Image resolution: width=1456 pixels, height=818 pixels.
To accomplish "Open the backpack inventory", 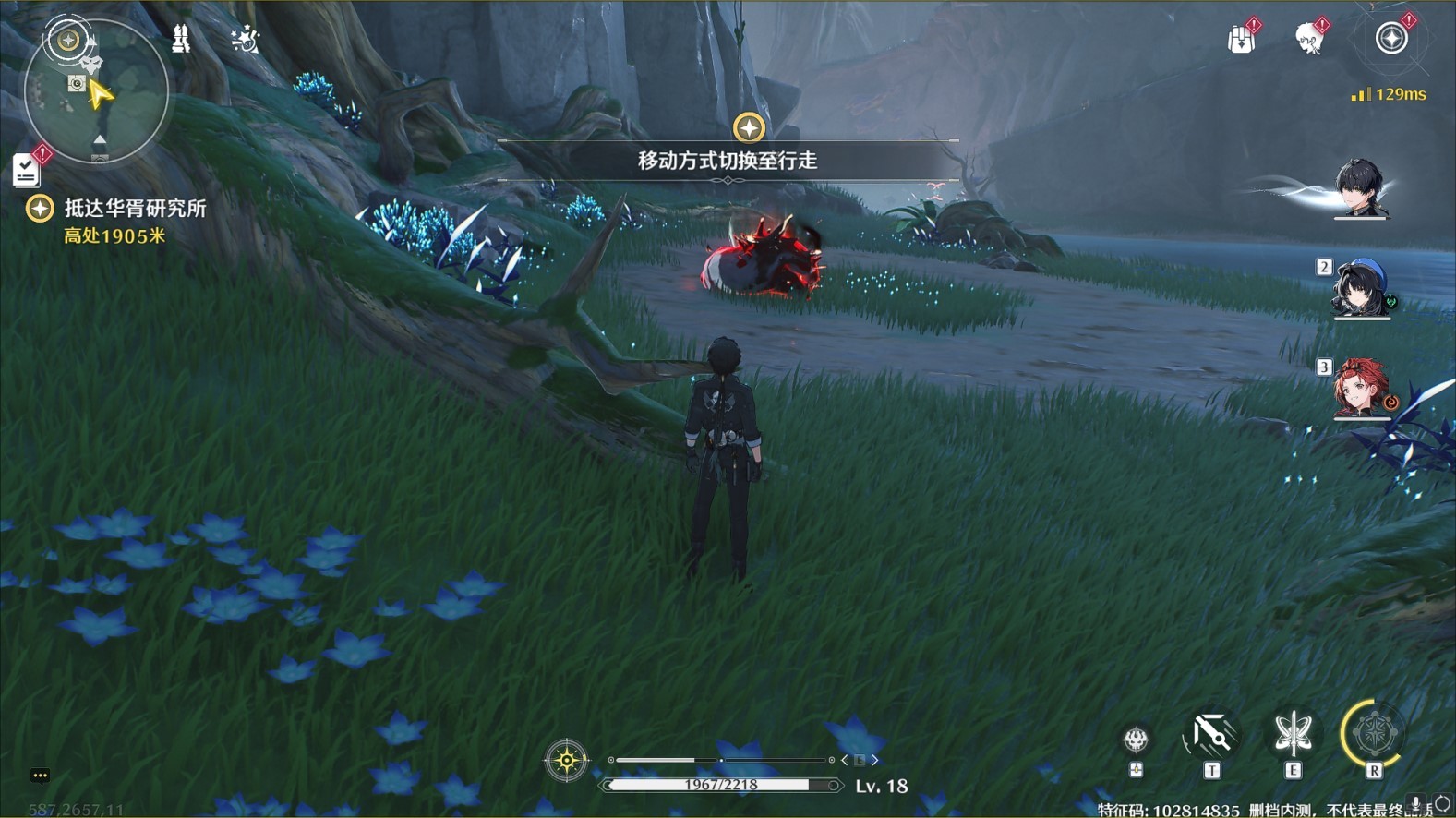I will 1241,40.
